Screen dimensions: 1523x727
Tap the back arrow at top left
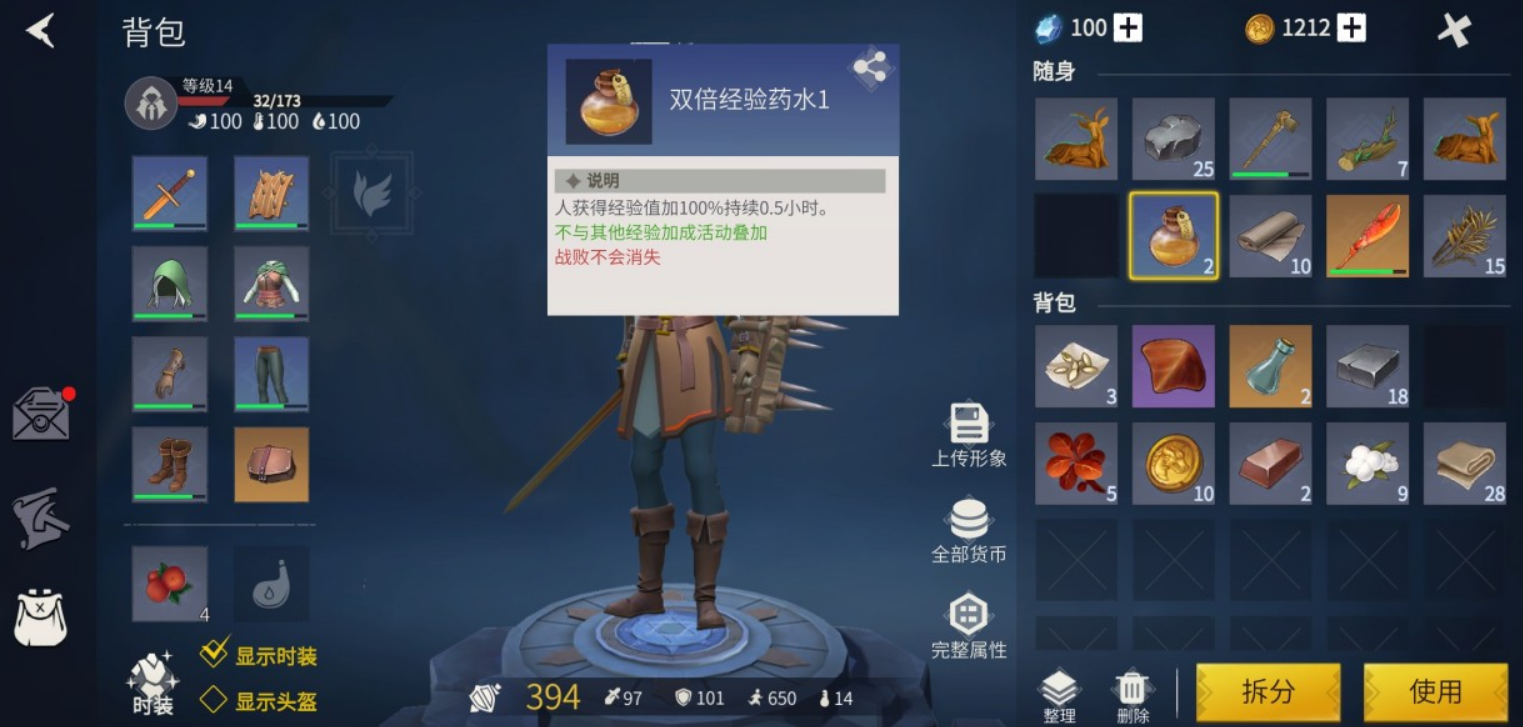[x=38, y=30]
